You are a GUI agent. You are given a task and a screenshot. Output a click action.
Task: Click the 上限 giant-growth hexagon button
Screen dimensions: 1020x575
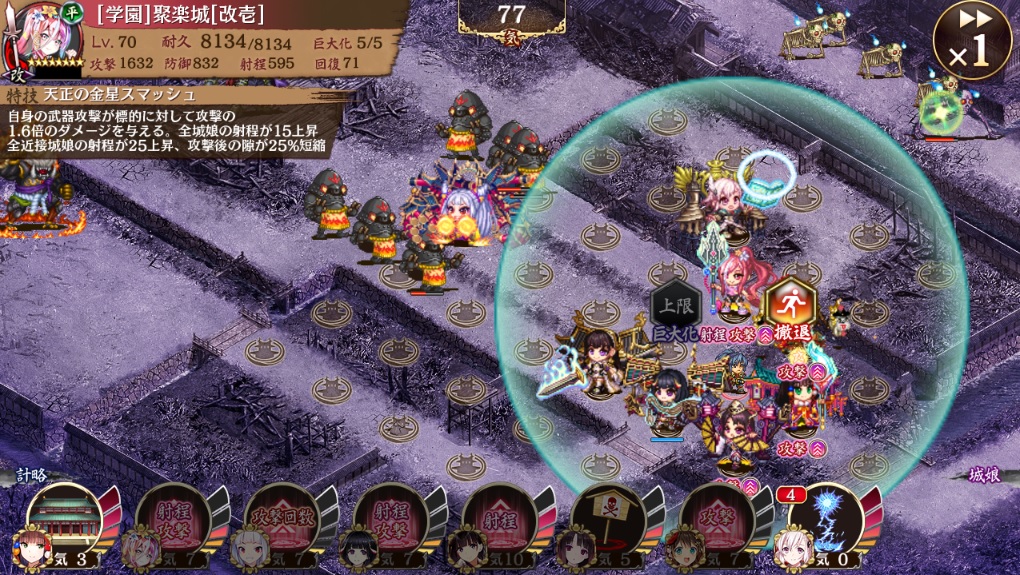click(672, 308)
